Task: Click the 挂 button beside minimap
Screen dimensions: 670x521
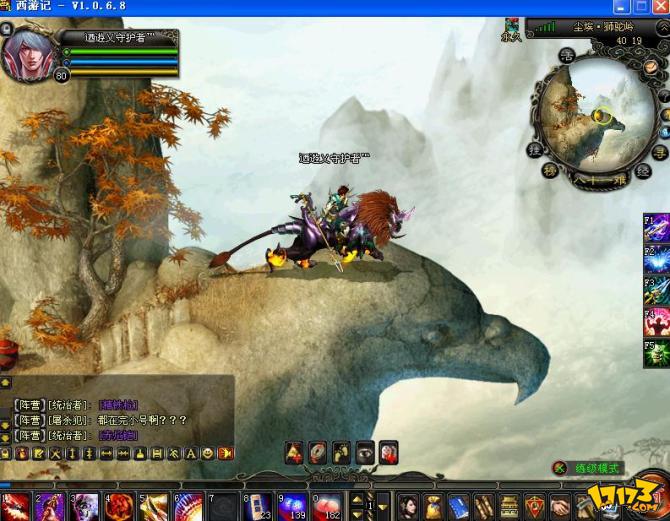Action: click(536, 150)
